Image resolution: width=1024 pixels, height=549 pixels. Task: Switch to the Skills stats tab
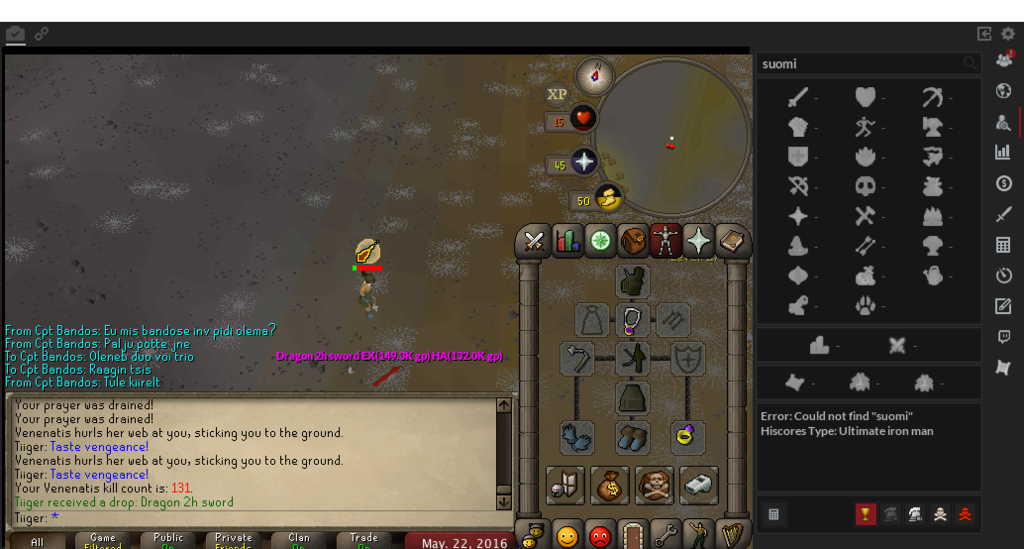point(568,241)
